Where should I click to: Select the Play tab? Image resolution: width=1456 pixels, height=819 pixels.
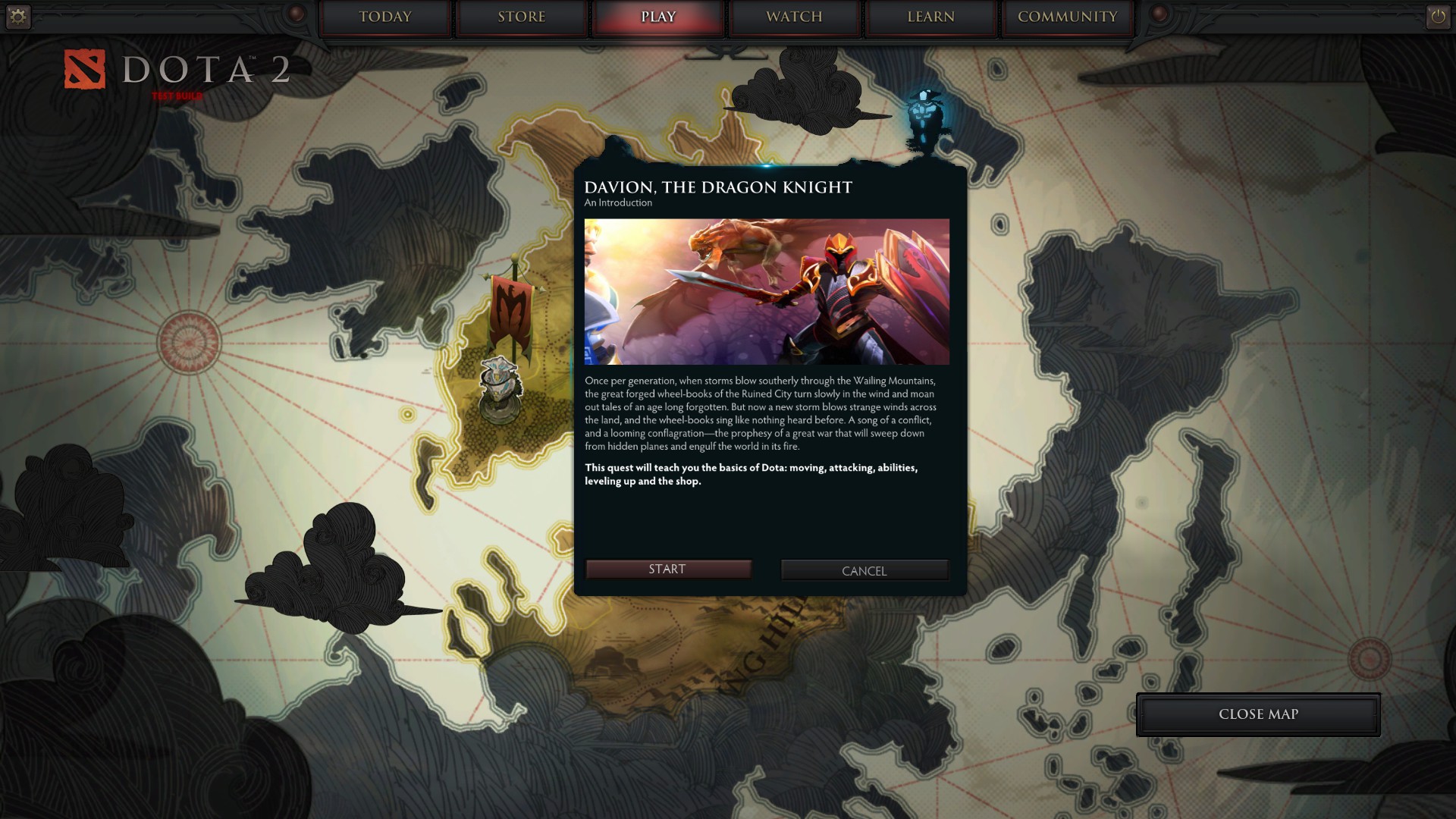coord(657,17)
